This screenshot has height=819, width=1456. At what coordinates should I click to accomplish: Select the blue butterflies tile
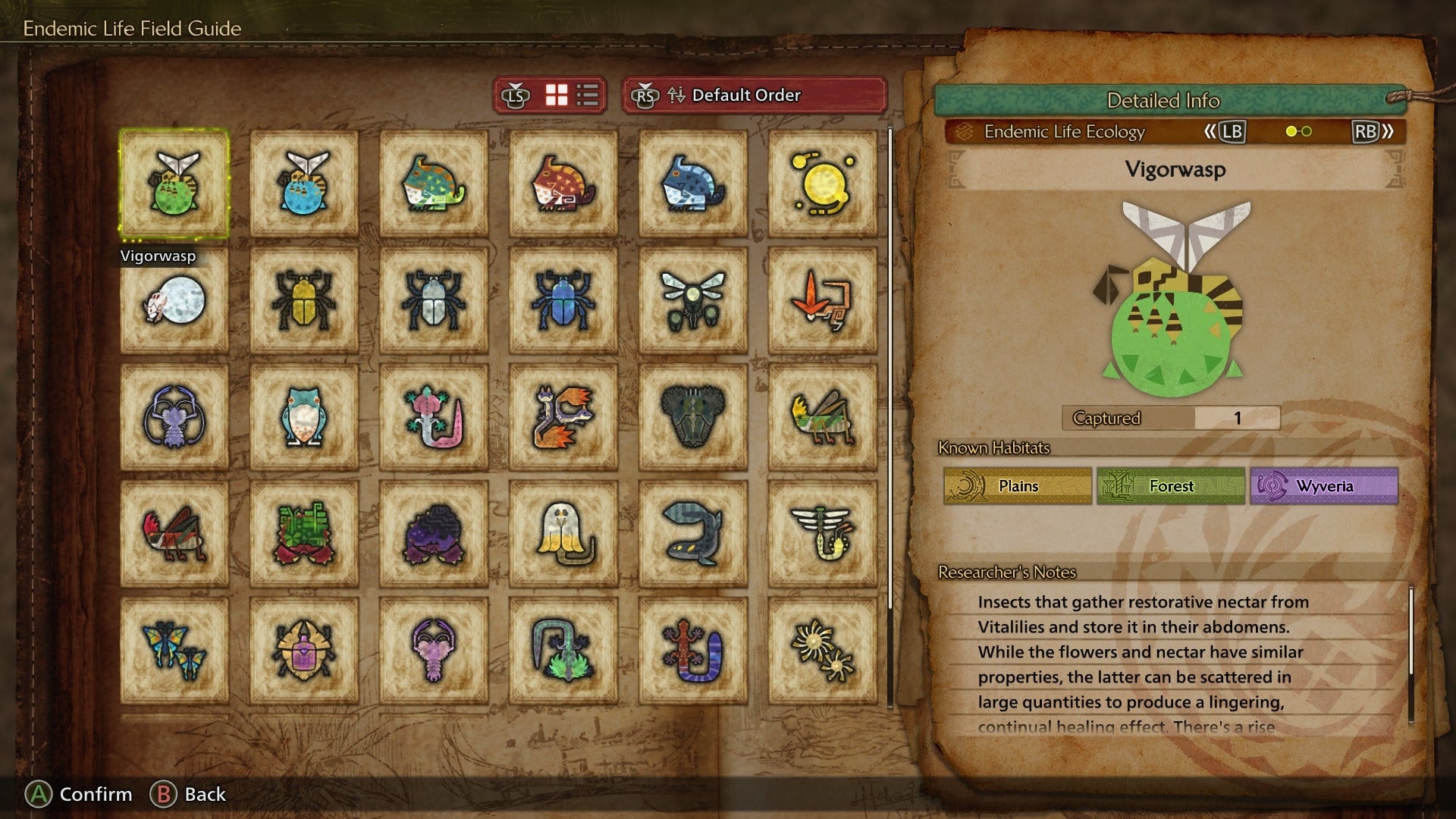click(x=174, y=651)
